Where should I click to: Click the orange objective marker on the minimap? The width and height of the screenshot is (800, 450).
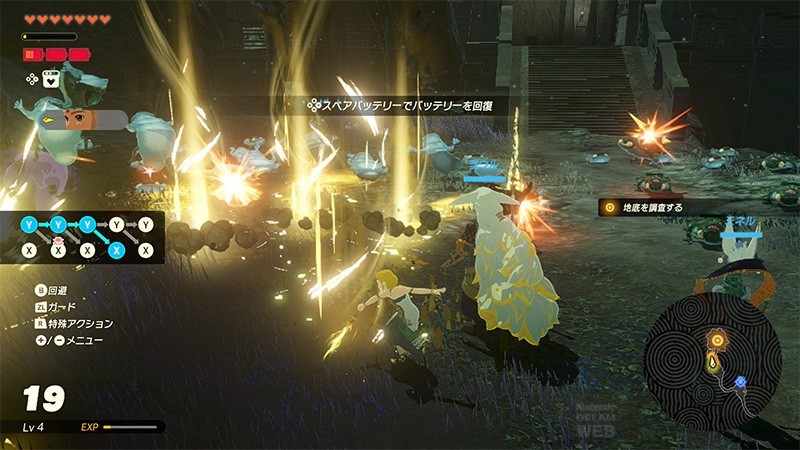(716, 339)
